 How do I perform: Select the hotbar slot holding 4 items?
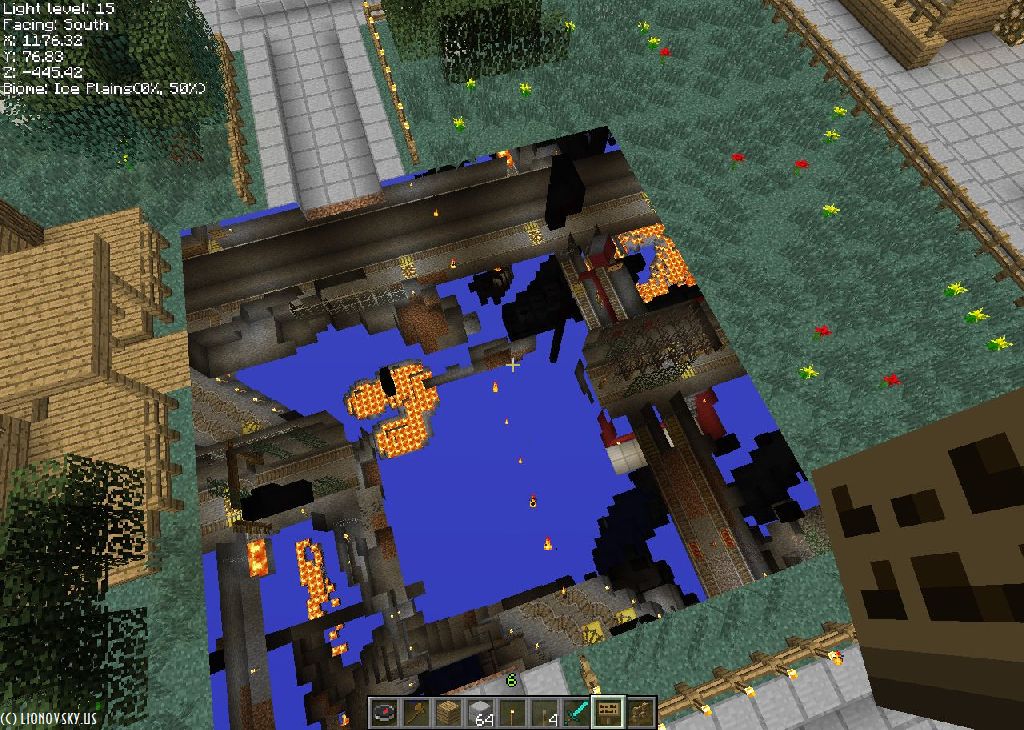click(x=545, y=713)
